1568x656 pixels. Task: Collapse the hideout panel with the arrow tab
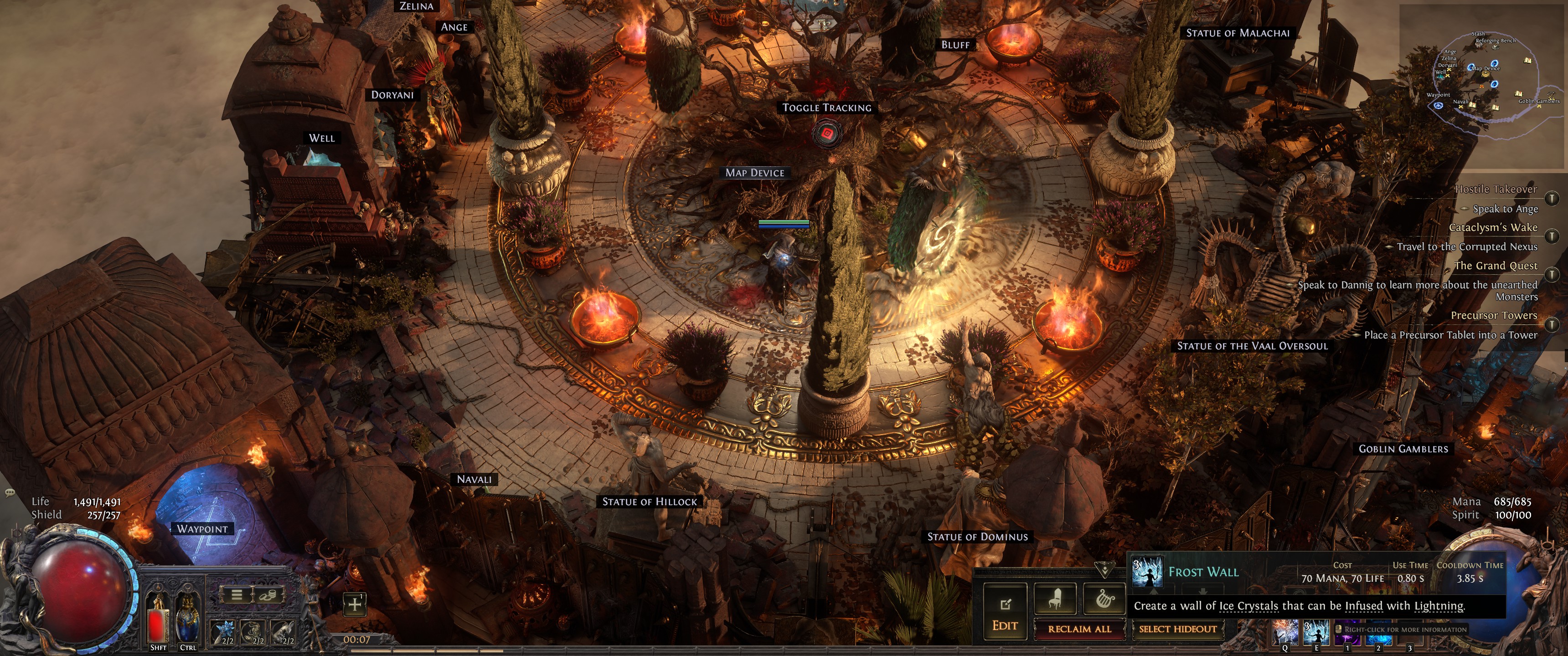click(x=1103, y=569)
